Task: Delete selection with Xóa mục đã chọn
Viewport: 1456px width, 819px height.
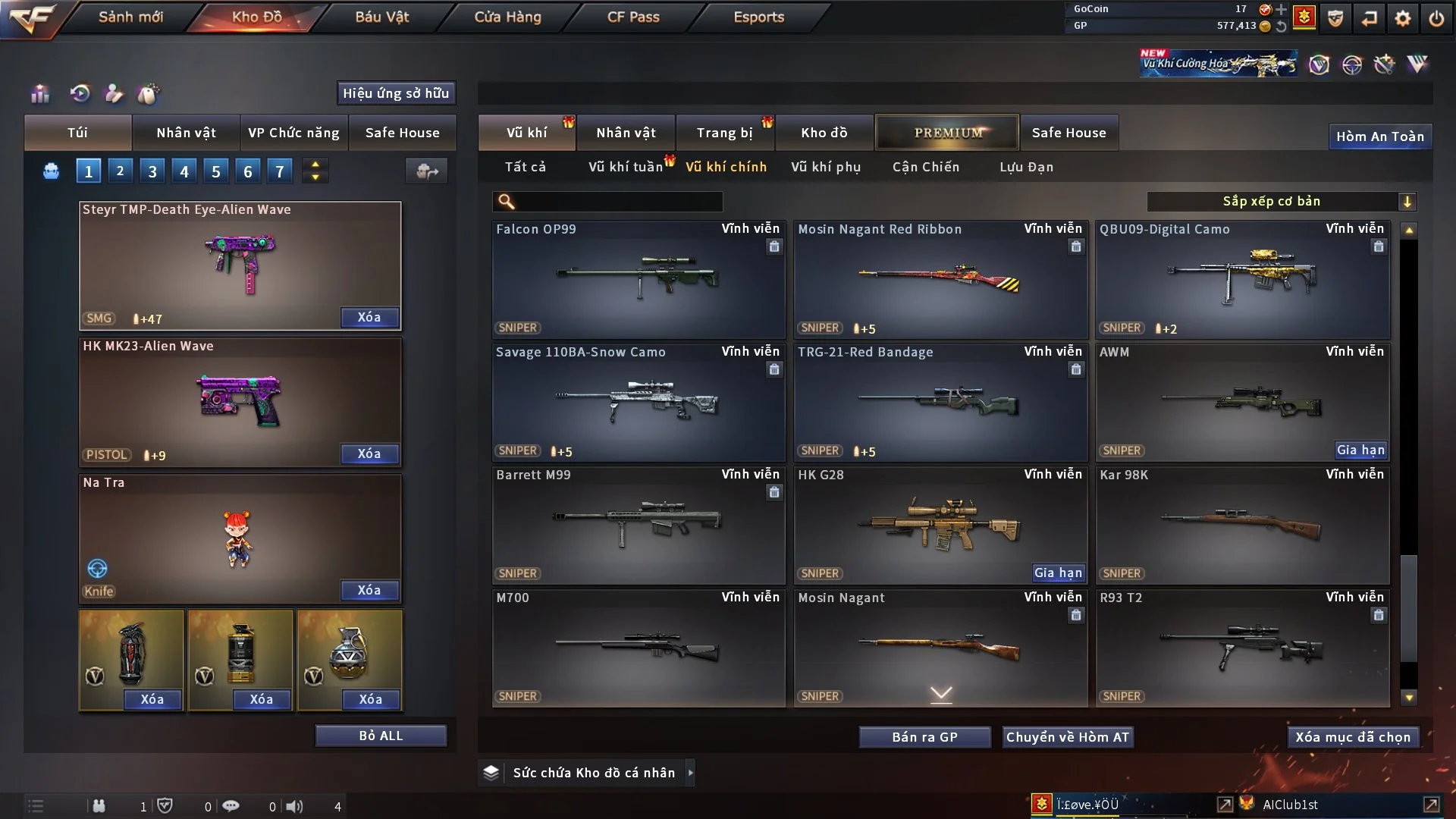Action: pos(1353,737)
